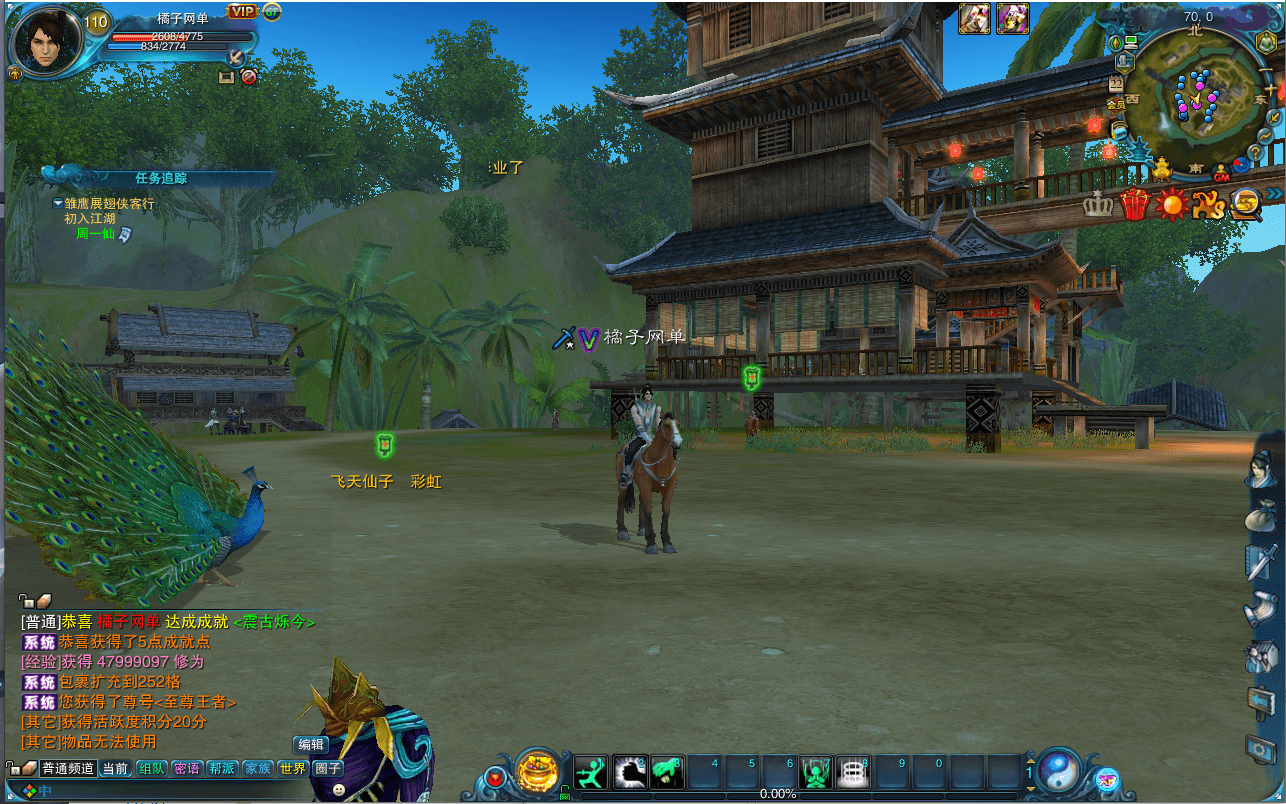The width and height of the screenshot is (1286, 804).
Task: Open the crown rankings icon
Action: pos(1098,205)
